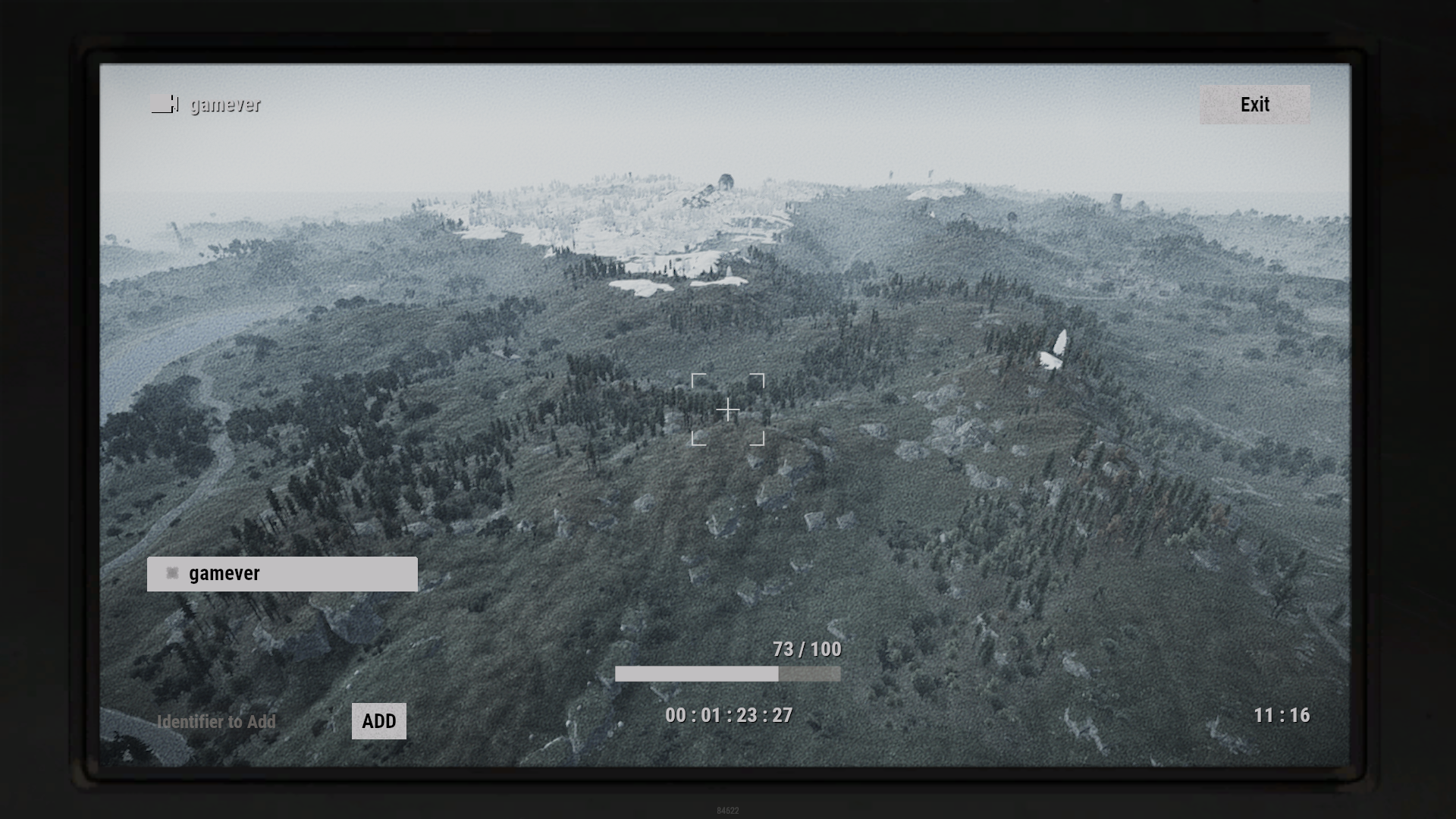Click the 11:16 clock readout
Viewport: 1456px width, 819px height.
click(1283, 715)
